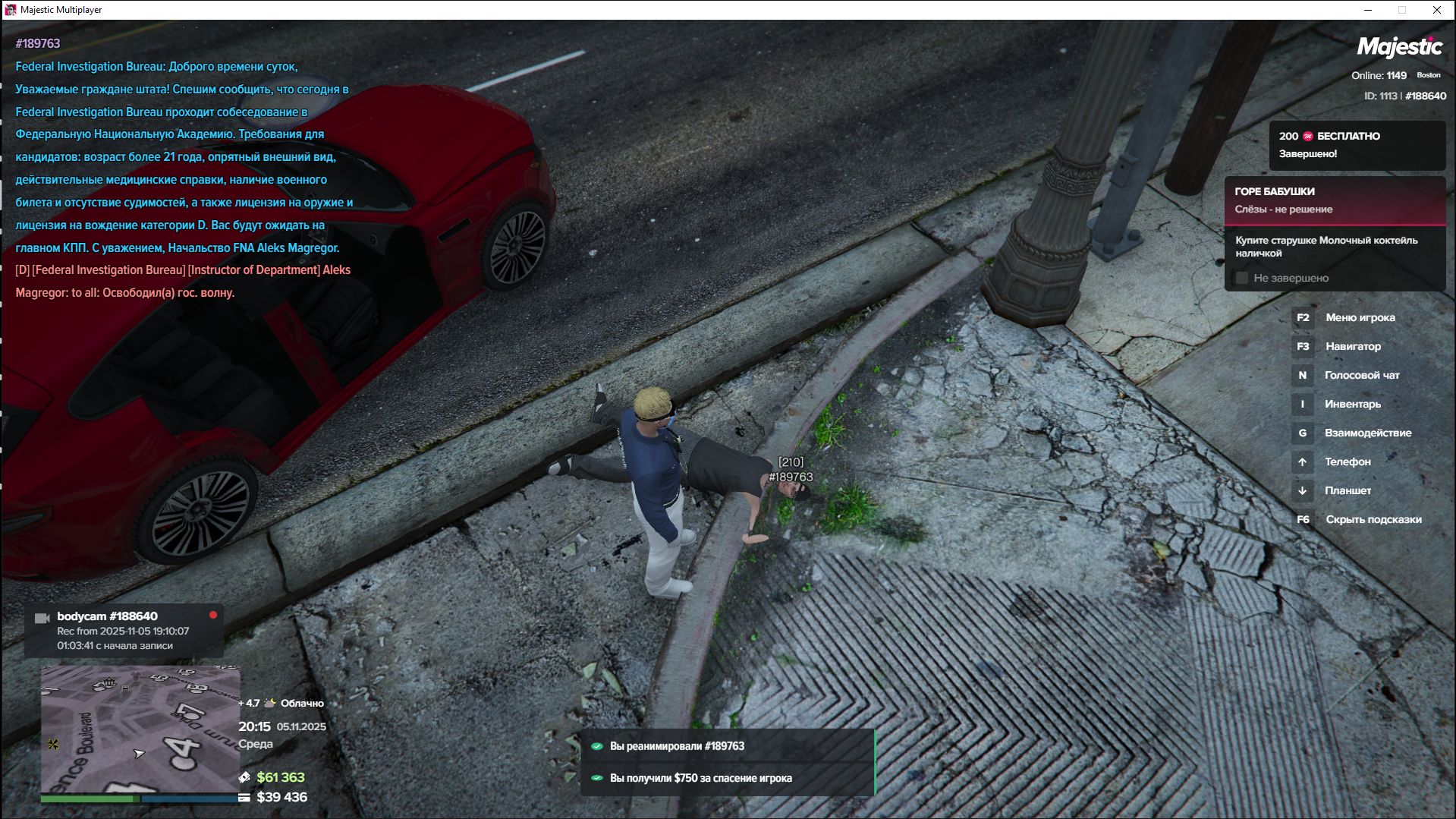Open the ГОРЕ БАБУШКИ quest tracker
The width and height of the screenshot is (1456, 819).
1334,200
